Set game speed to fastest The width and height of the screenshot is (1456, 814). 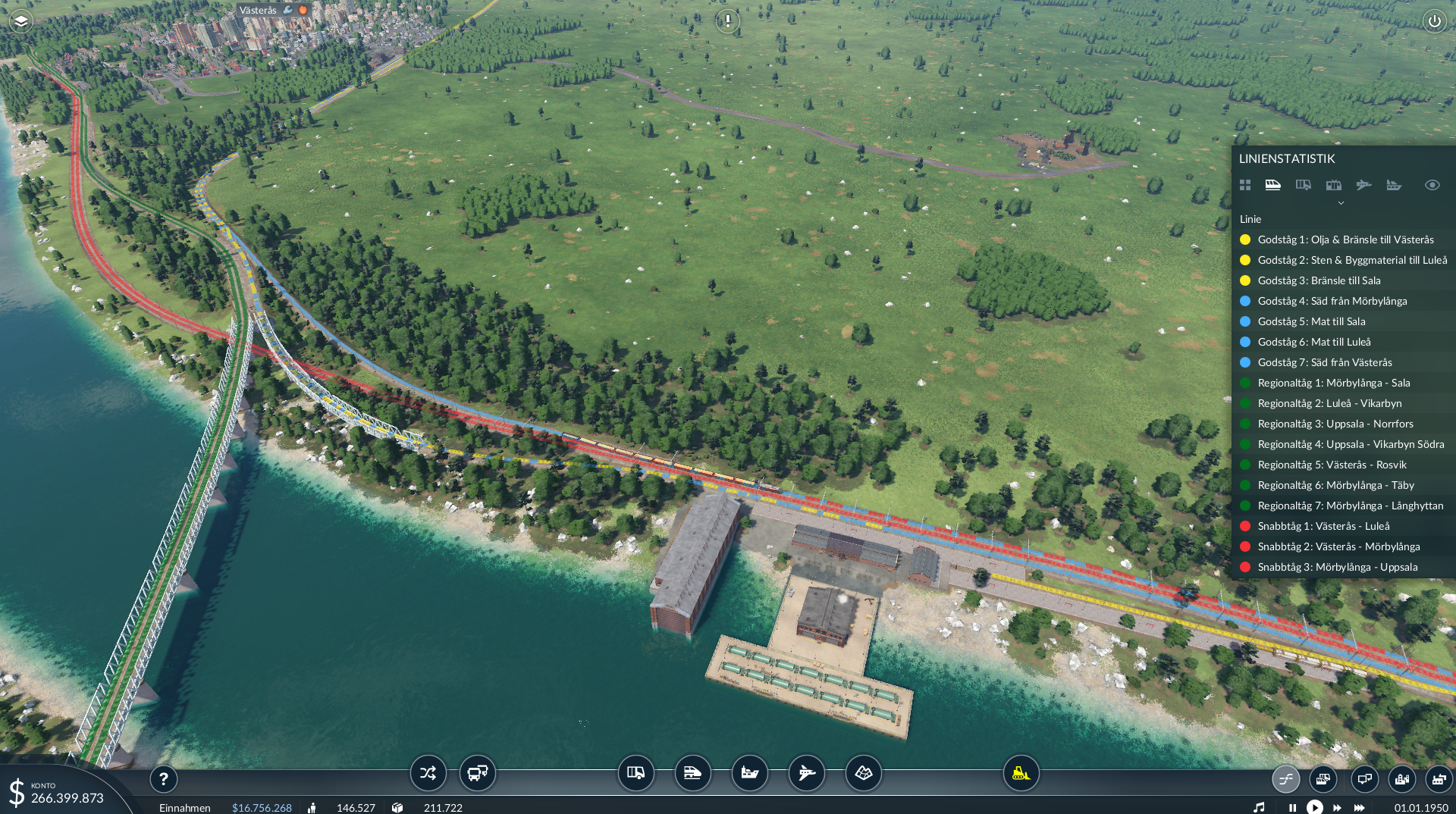[1360, 808]
